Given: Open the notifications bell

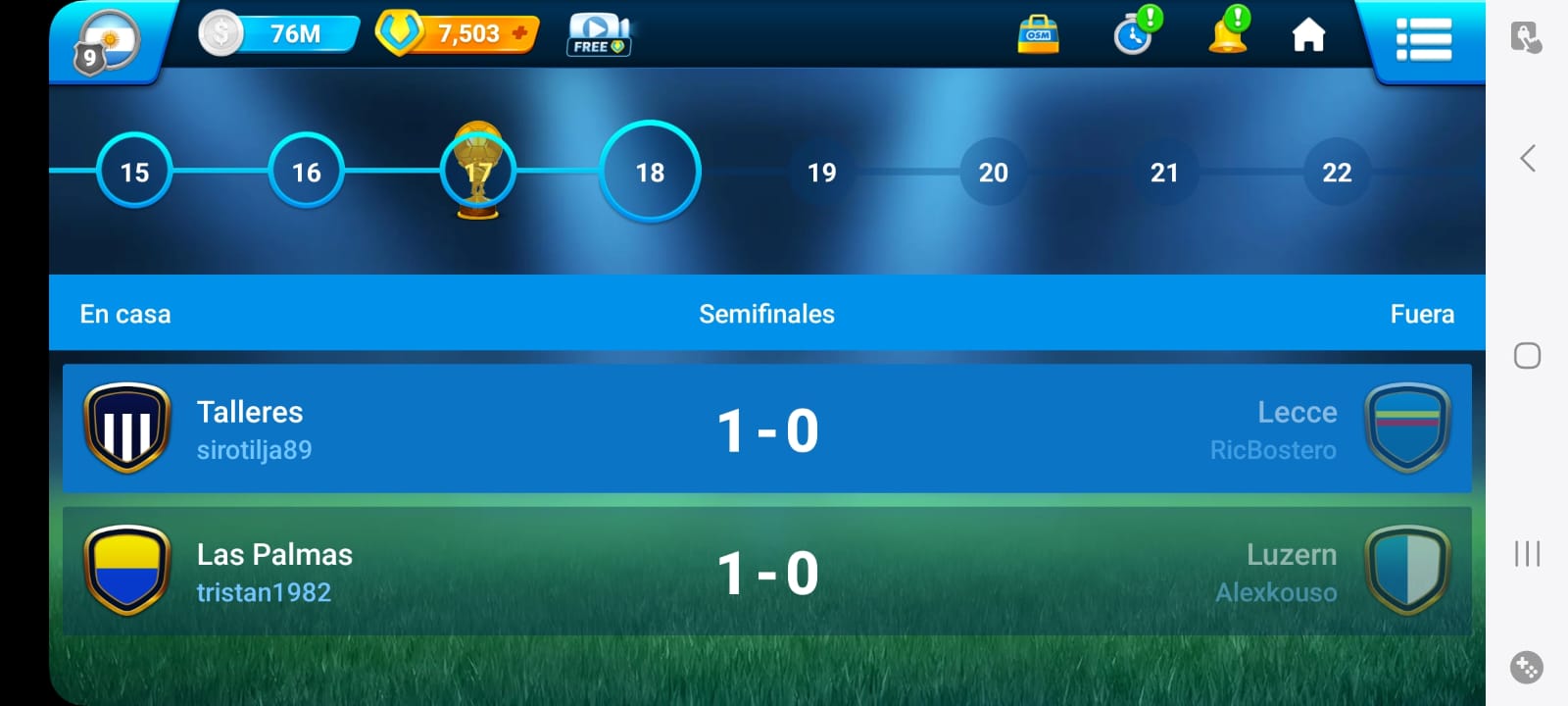Looking at the screenshot, I should pyautogui.click(x=1227, y=34).
